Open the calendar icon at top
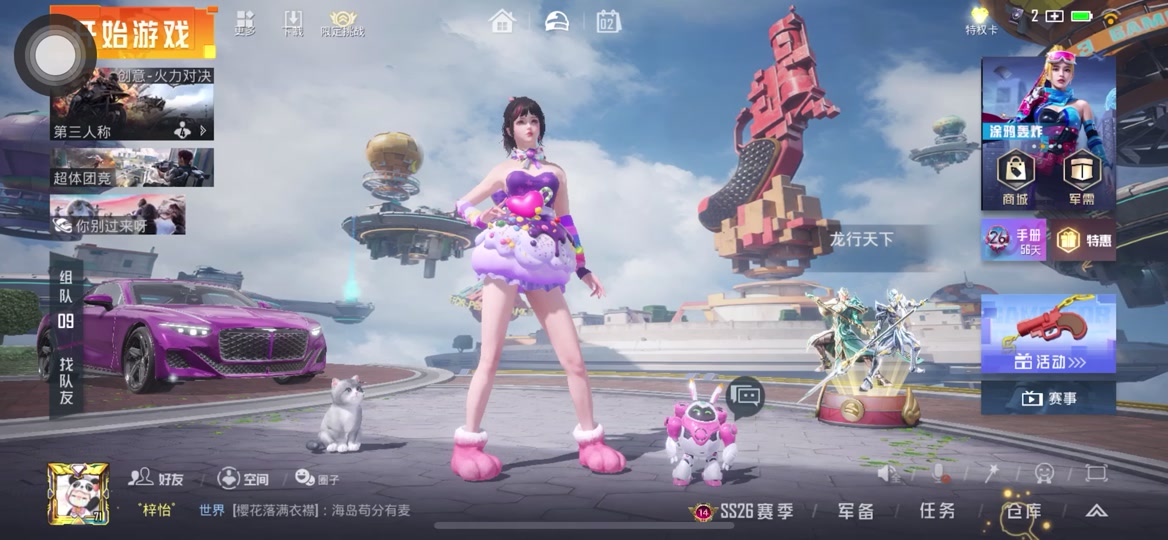This screenshot has height=540, width=1168. click(x=608, y=21)
